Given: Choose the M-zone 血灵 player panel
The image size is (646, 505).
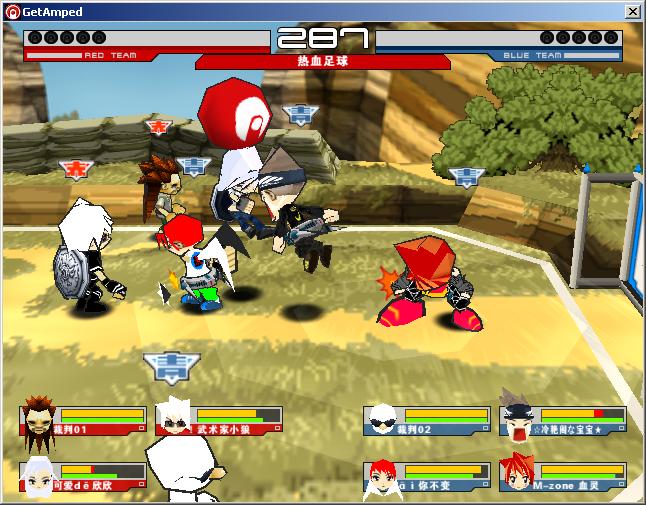Looking at the screenshot, I should click(562, 477).
